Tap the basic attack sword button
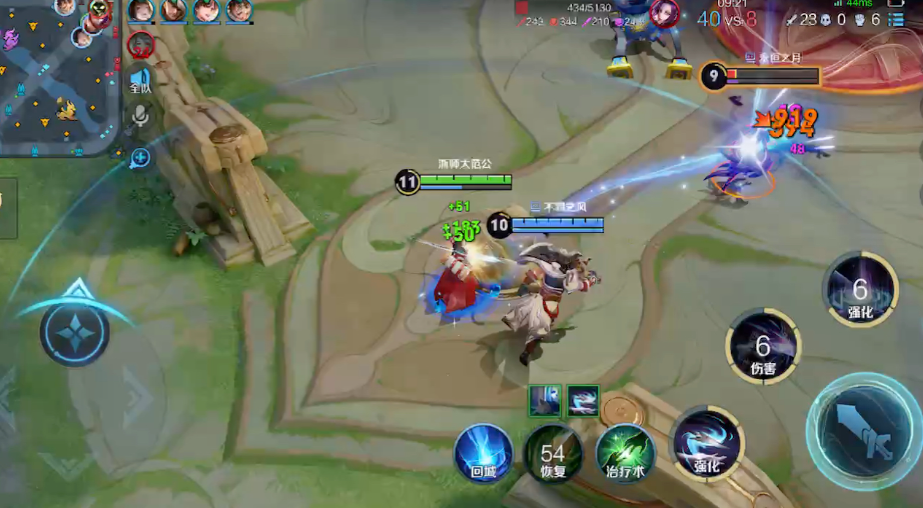The image size is (923, 508). (x=861, y=430)
